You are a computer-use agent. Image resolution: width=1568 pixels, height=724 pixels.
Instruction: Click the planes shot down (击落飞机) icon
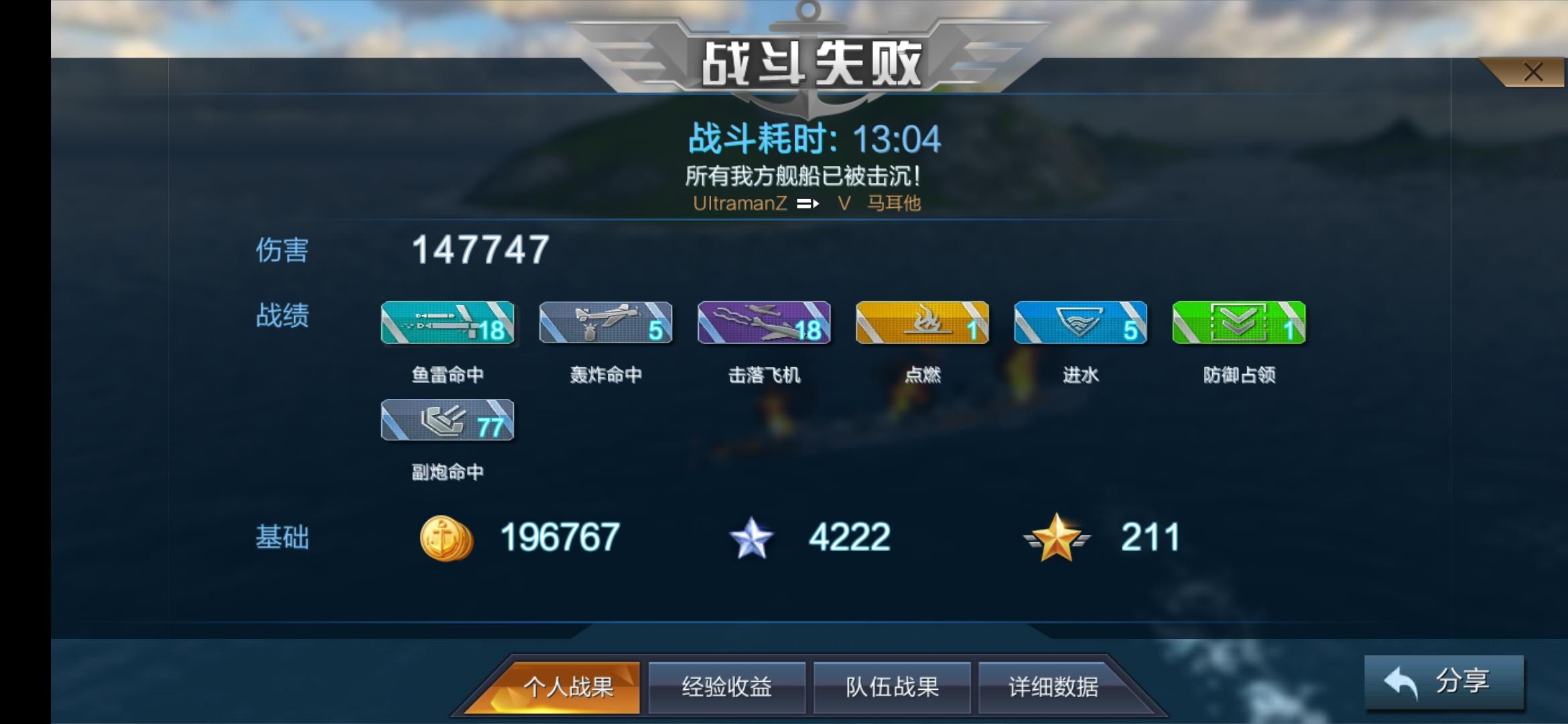[x=764, y=322]
